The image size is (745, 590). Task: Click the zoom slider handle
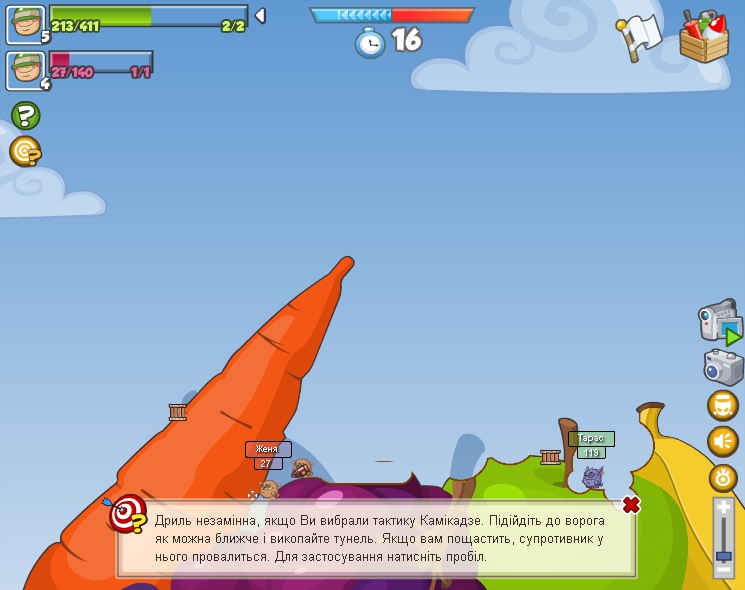(724, 556)
